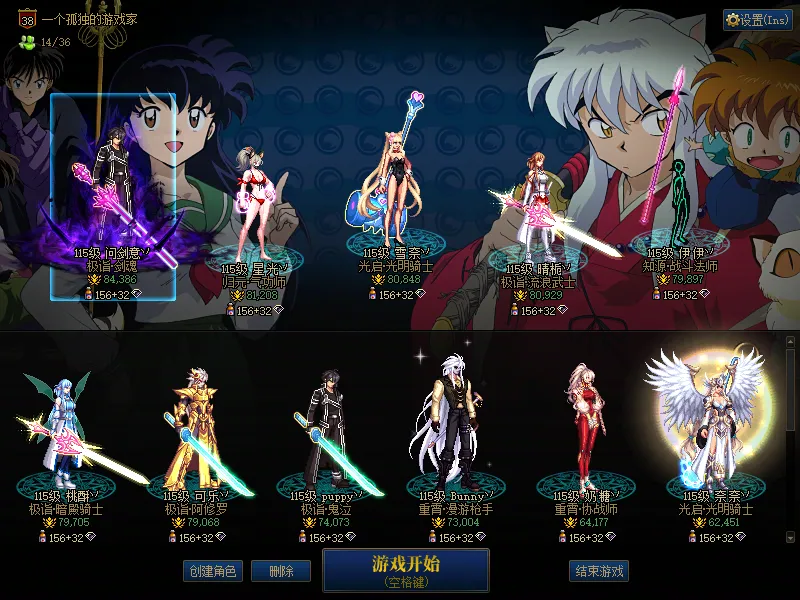
Task: Open the 设置 settings button
Action: [757, 19]
